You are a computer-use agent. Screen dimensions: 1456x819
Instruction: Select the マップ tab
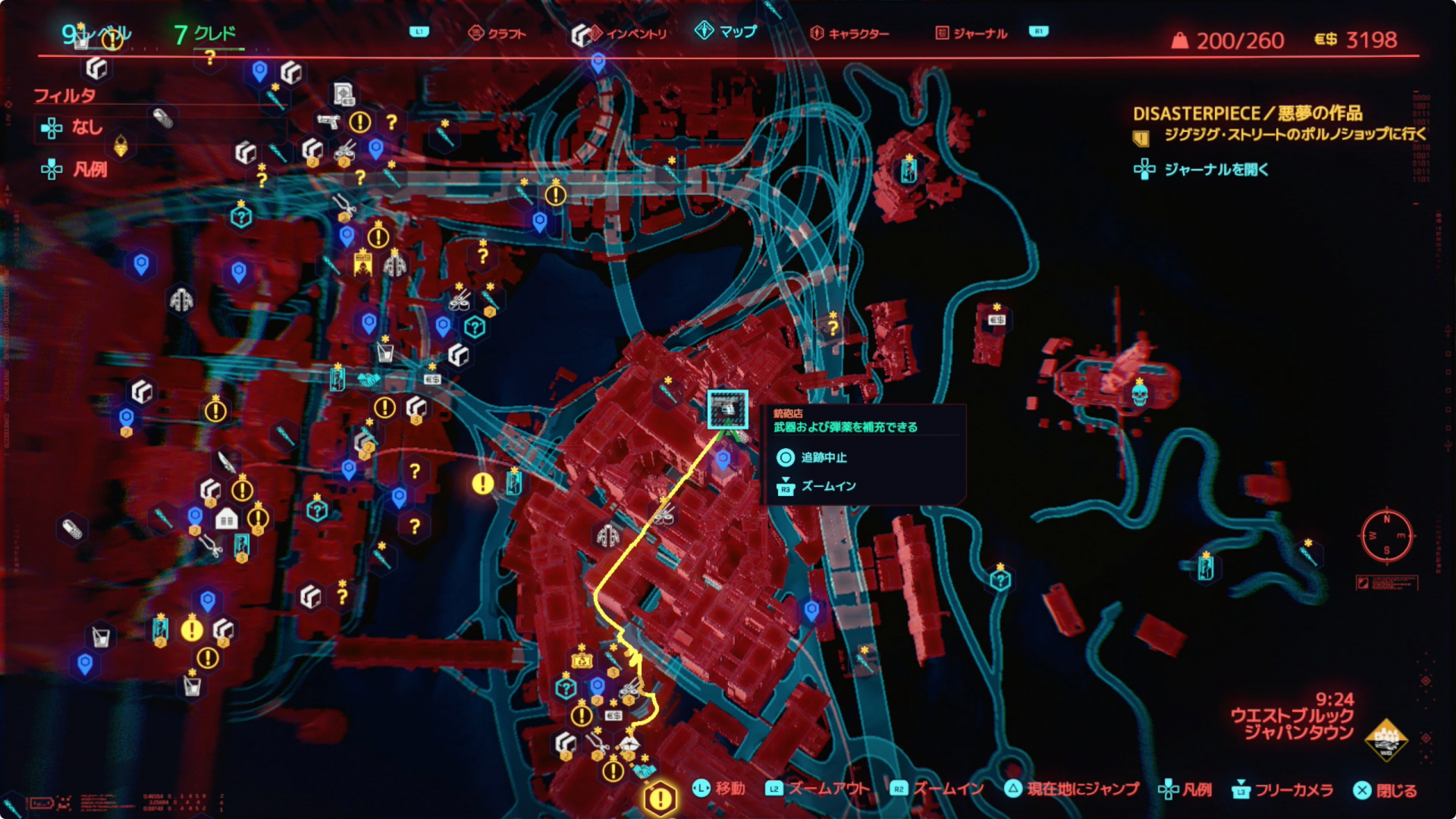[726, 31]
